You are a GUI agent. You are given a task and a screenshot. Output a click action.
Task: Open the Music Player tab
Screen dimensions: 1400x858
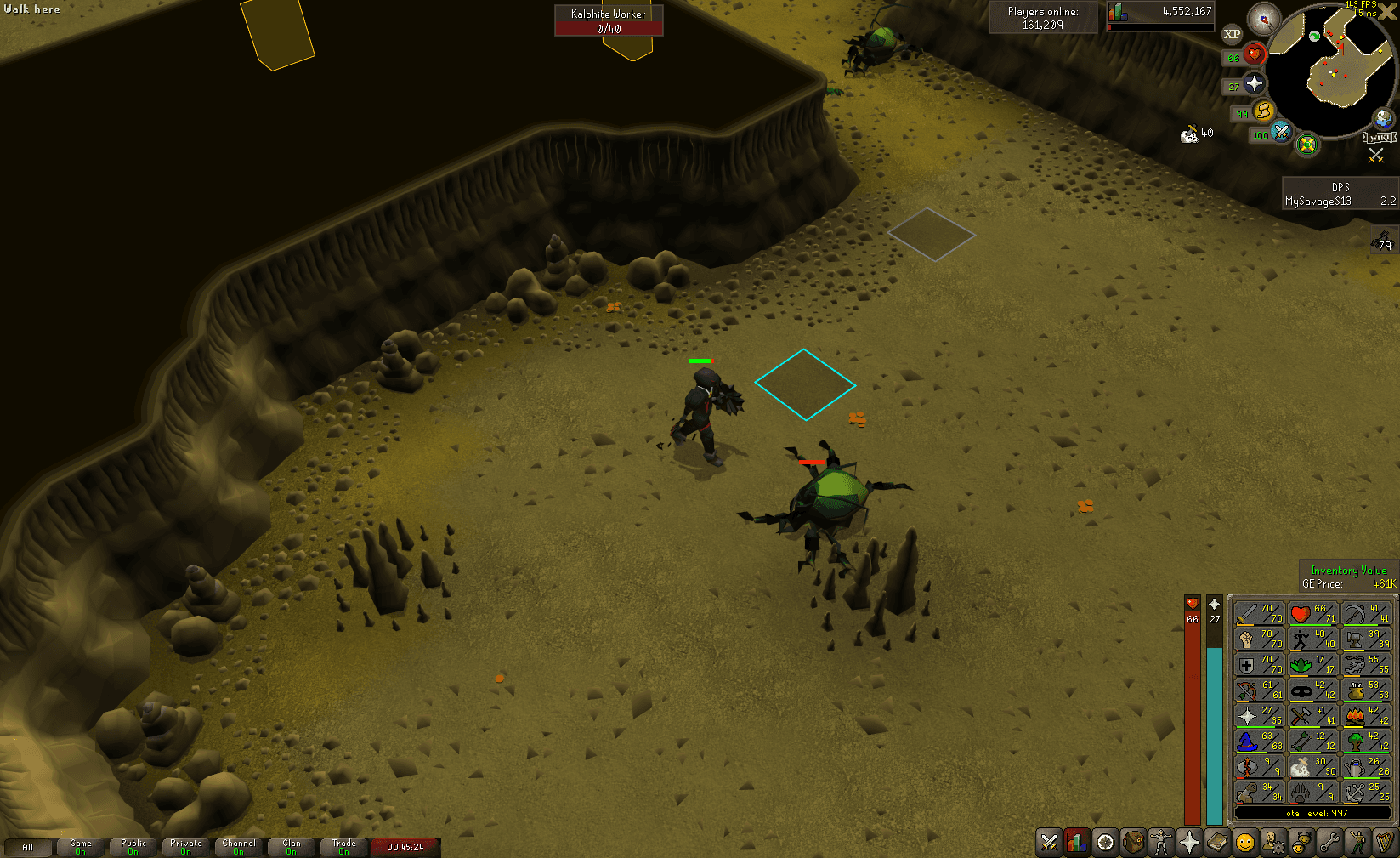(x=1385, y=844)
